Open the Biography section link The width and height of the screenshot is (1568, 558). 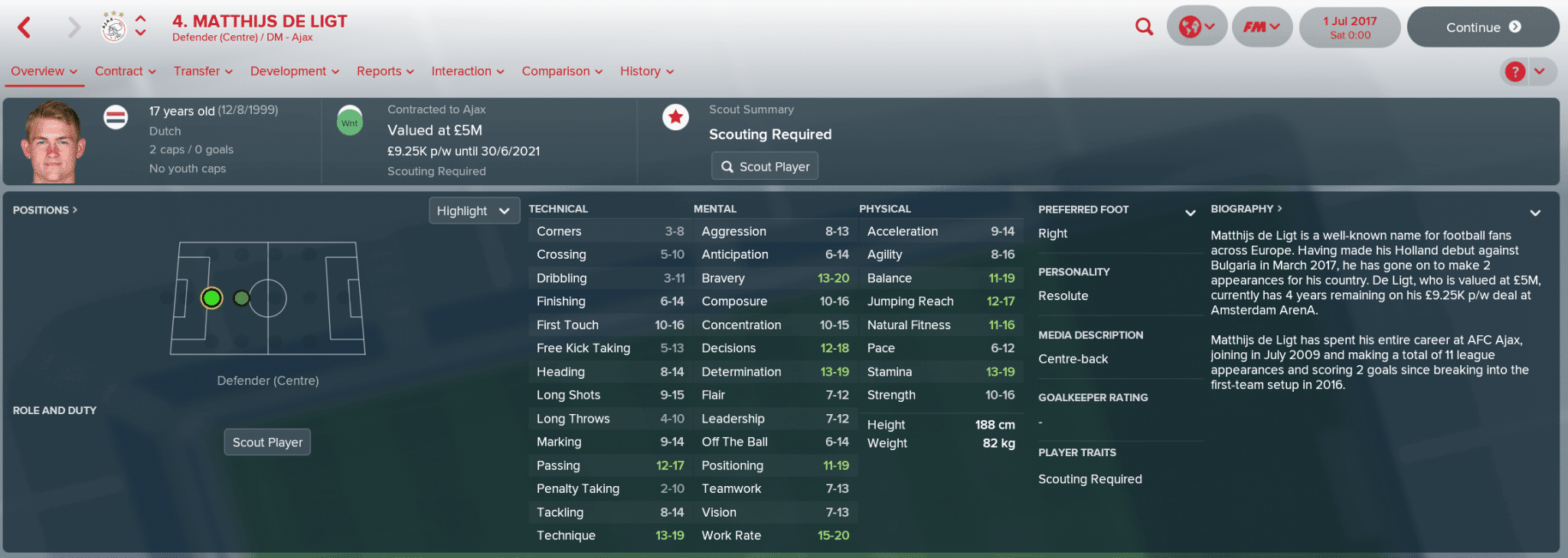[x=1246, y=209]
